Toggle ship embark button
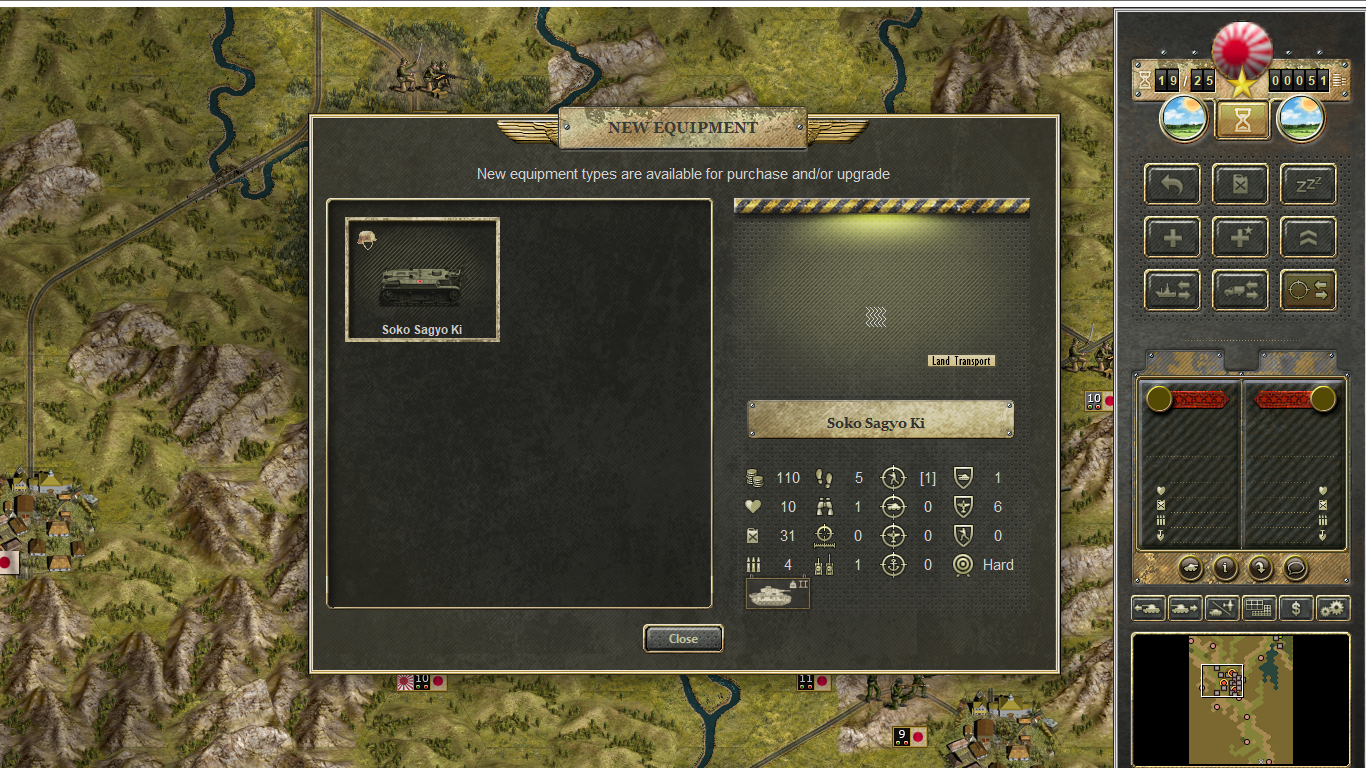Screen dimensions: 1366x768 coord(1172,290)
